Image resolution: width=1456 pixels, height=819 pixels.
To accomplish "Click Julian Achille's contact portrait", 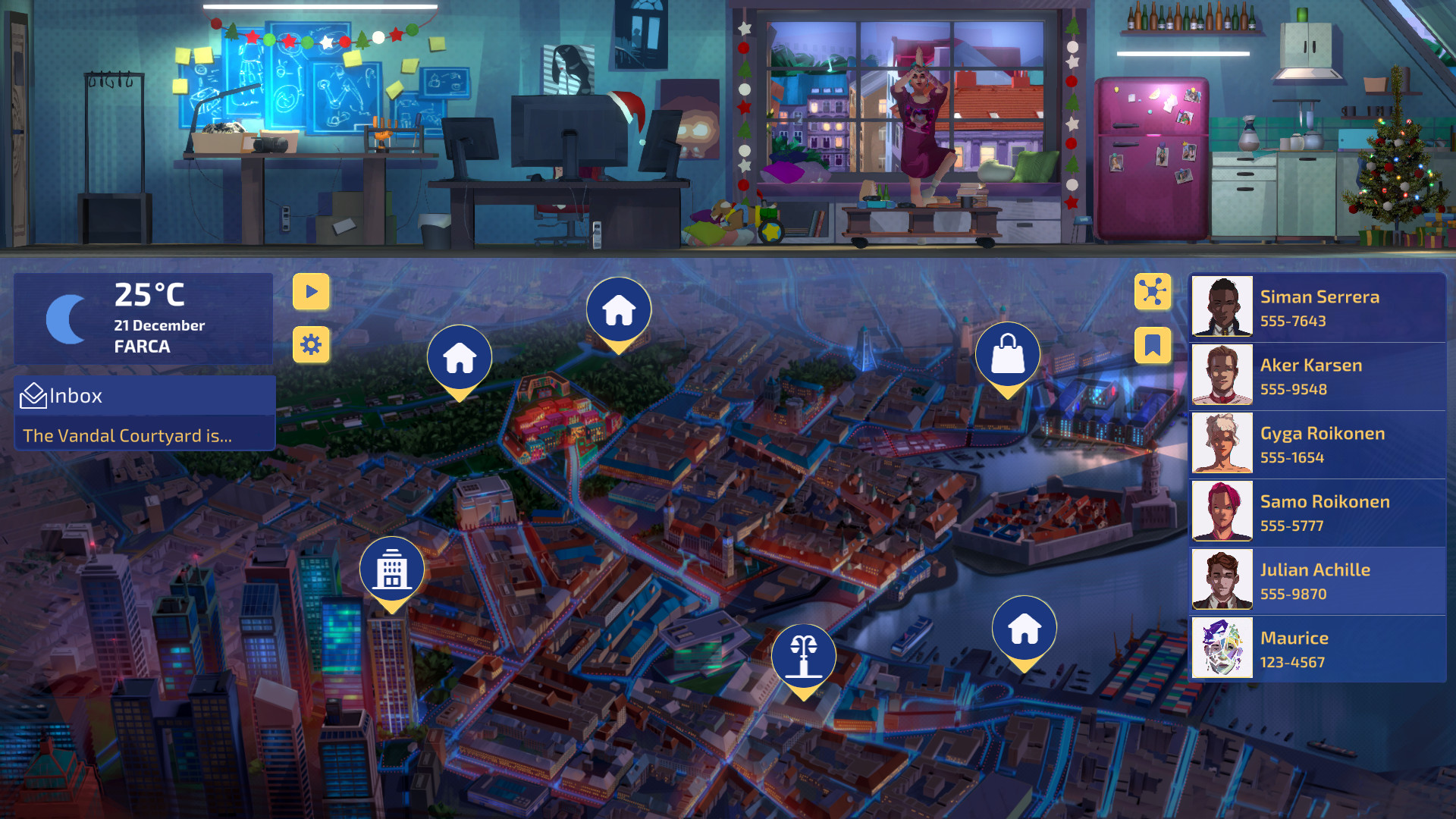I will click(x=1222, y=580).
